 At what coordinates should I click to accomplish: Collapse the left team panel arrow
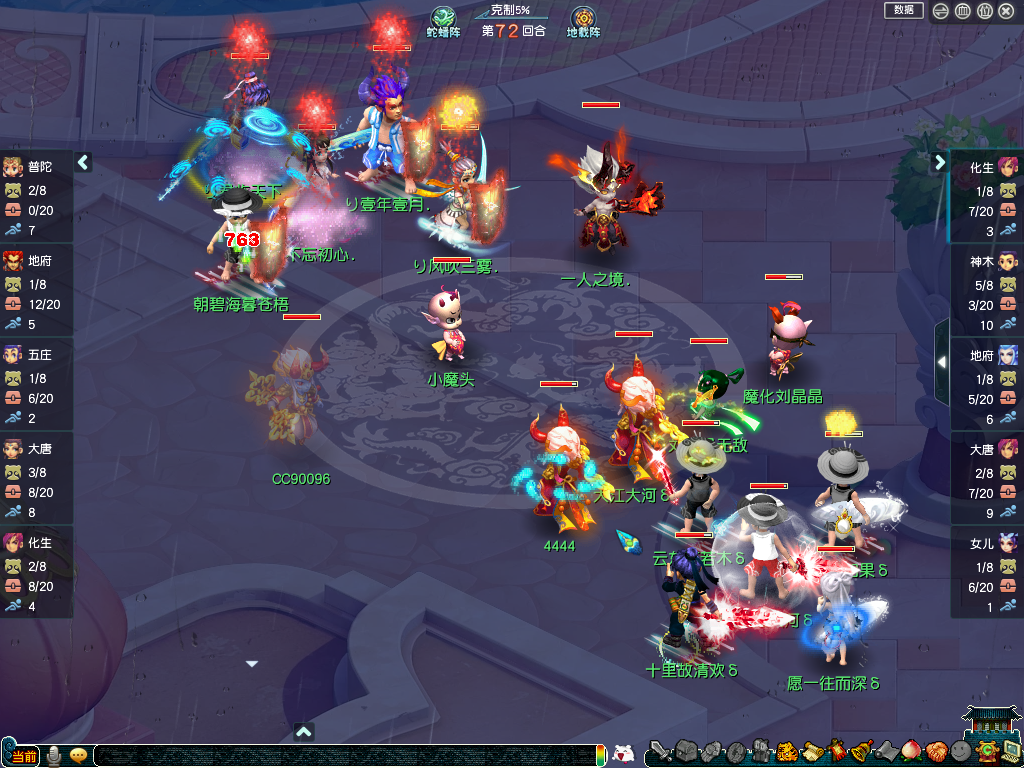83,162
